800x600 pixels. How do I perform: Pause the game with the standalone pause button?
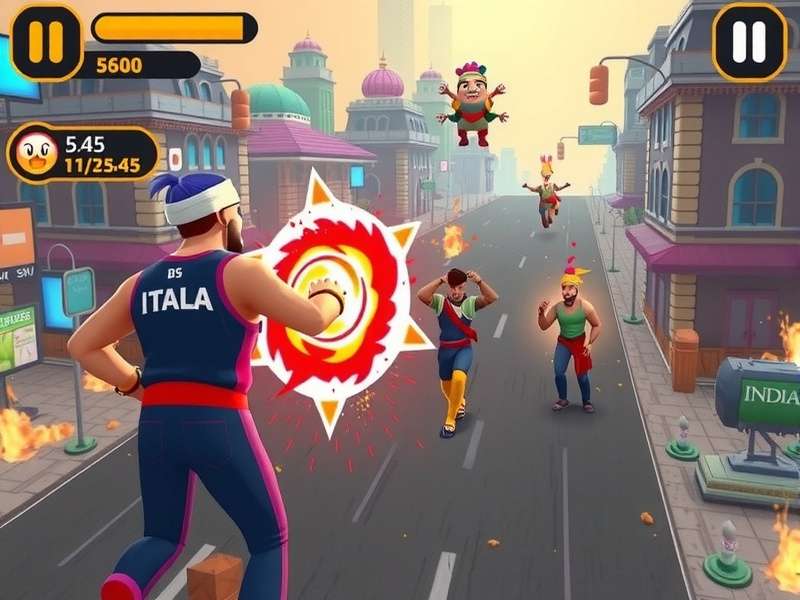point(749,41)
